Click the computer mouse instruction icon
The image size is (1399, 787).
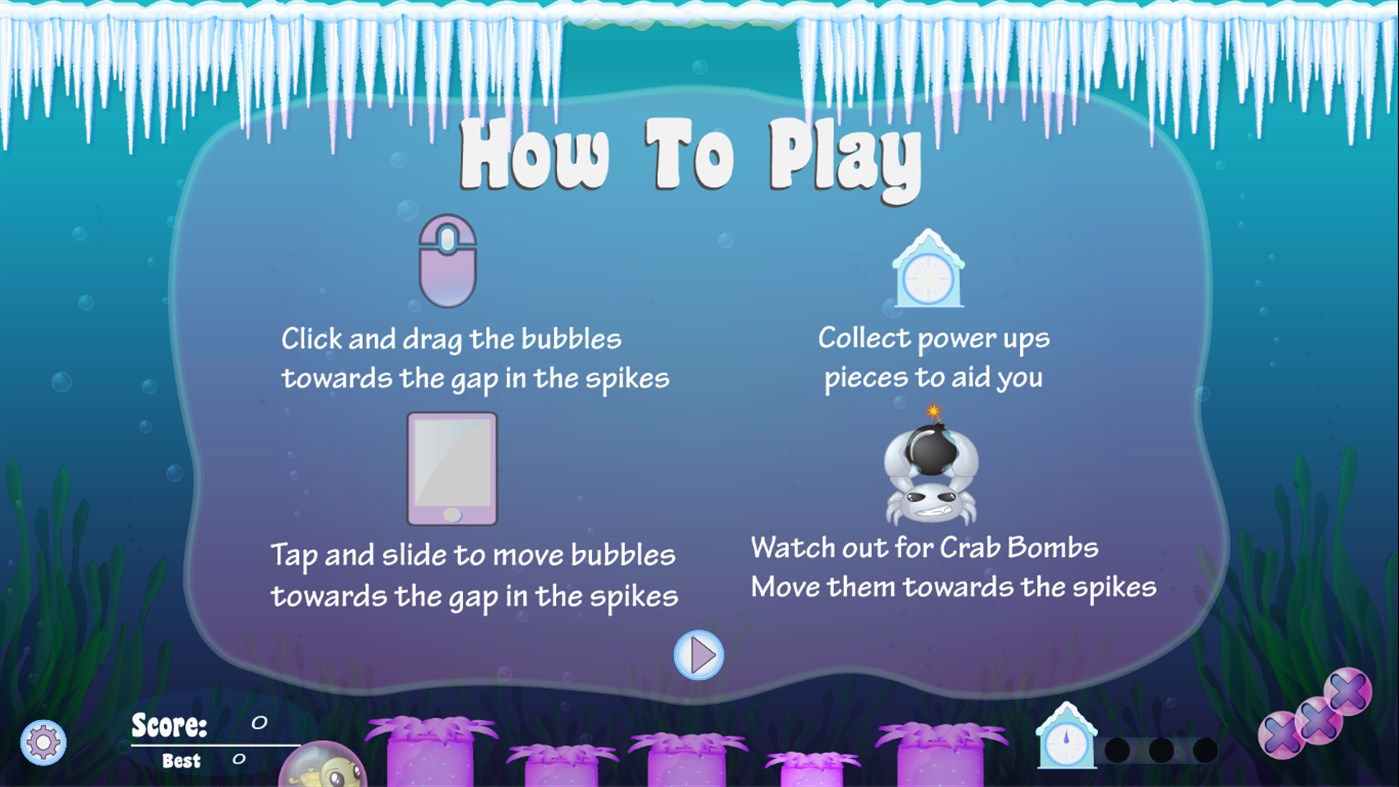(447, 260)
